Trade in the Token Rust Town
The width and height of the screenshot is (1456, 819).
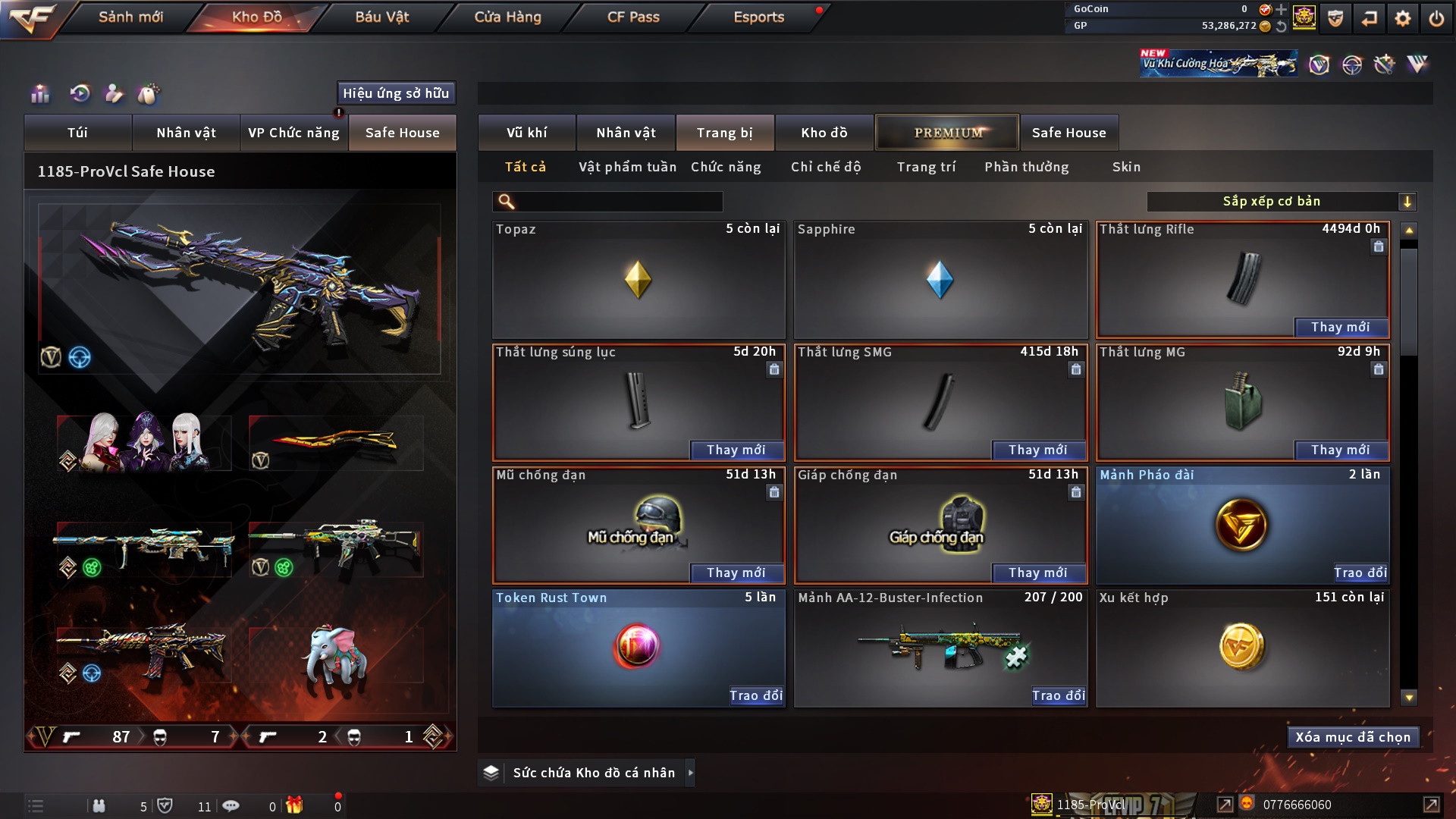click(755, 695)
